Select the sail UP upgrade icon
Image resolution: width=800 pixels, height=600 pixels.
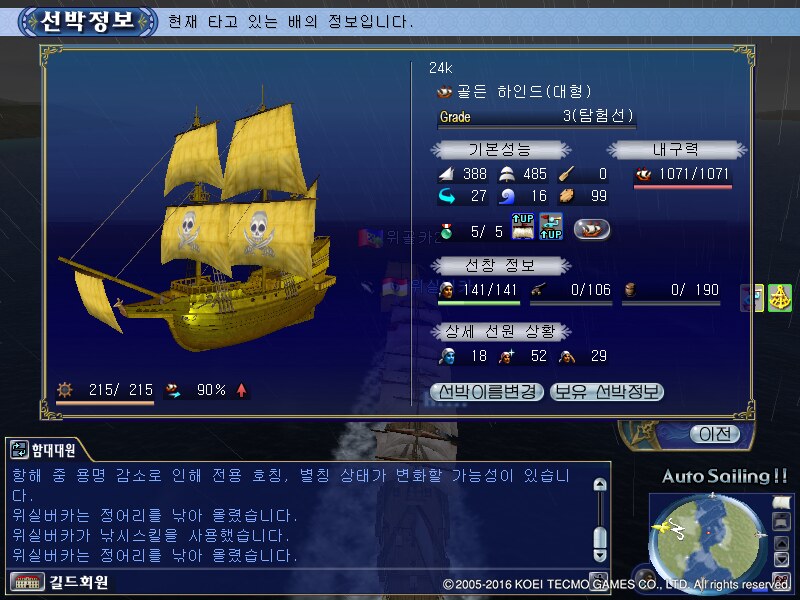pos(523,228)
